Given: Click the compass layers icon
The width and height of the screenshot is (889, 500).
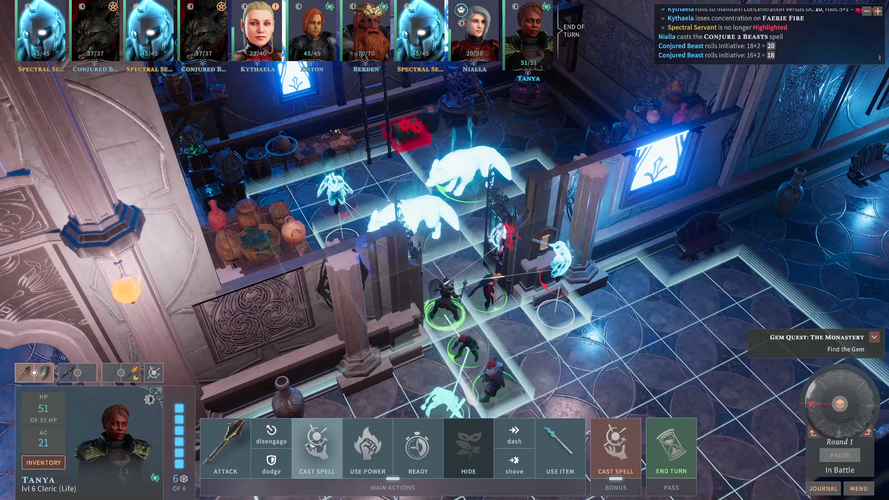Looking at the screenshot, I should pyautogui.click(x=840, y=403).
